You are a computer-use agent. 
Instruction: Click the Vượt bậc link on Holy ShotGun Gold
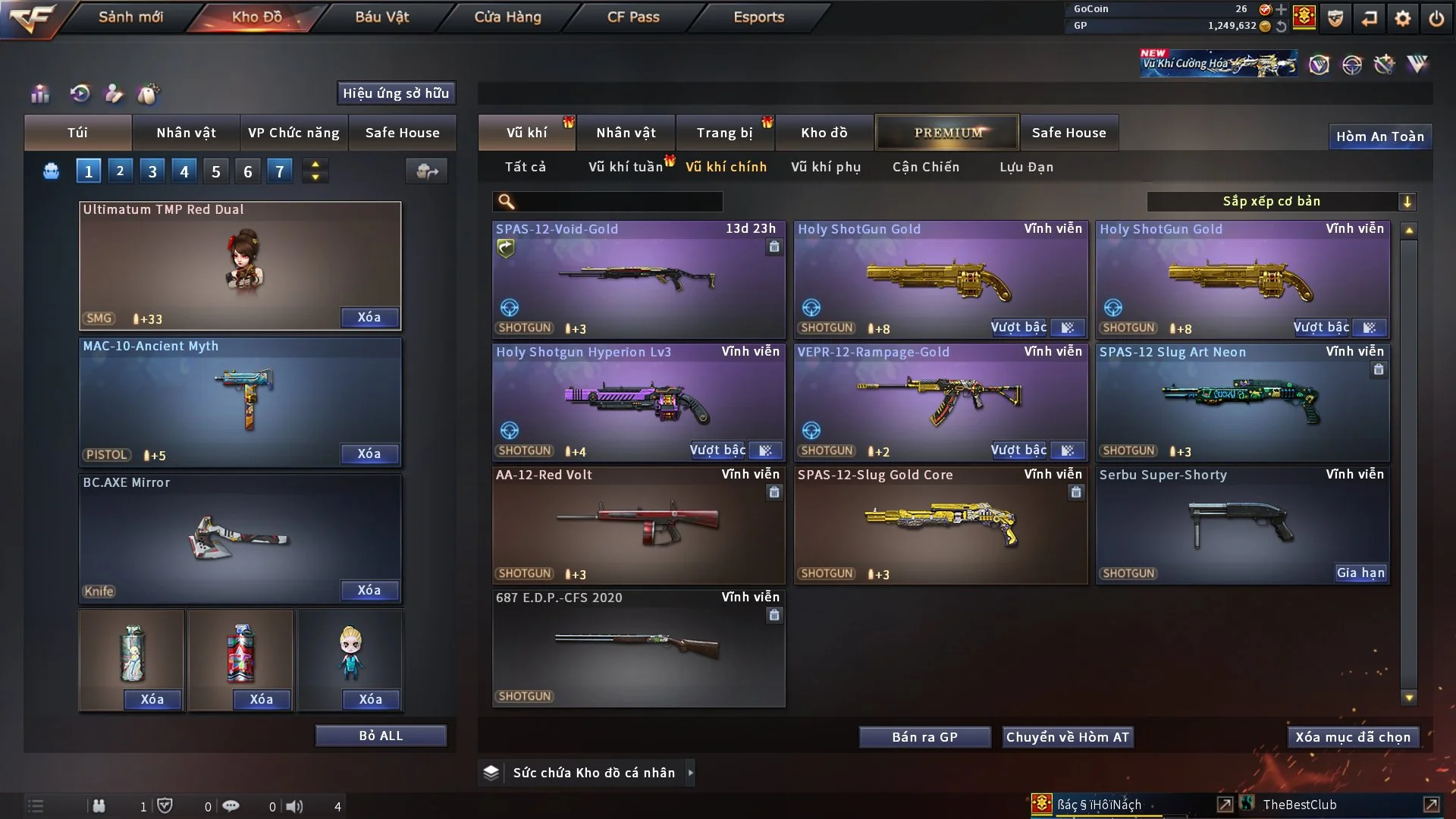click(x=1019, y=328)
